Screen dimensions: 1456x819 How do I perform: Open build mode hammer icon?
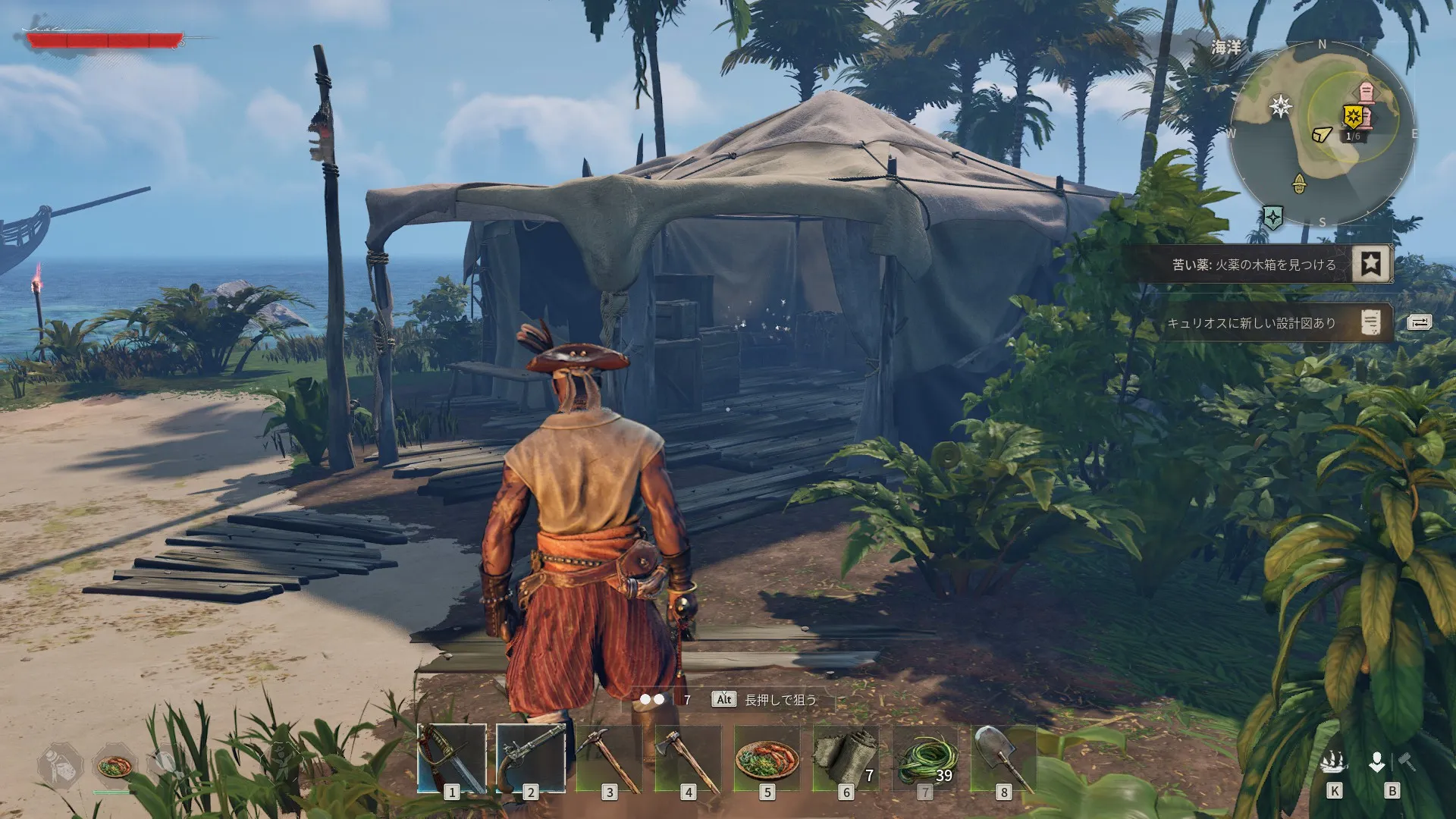click(1407, 761)
